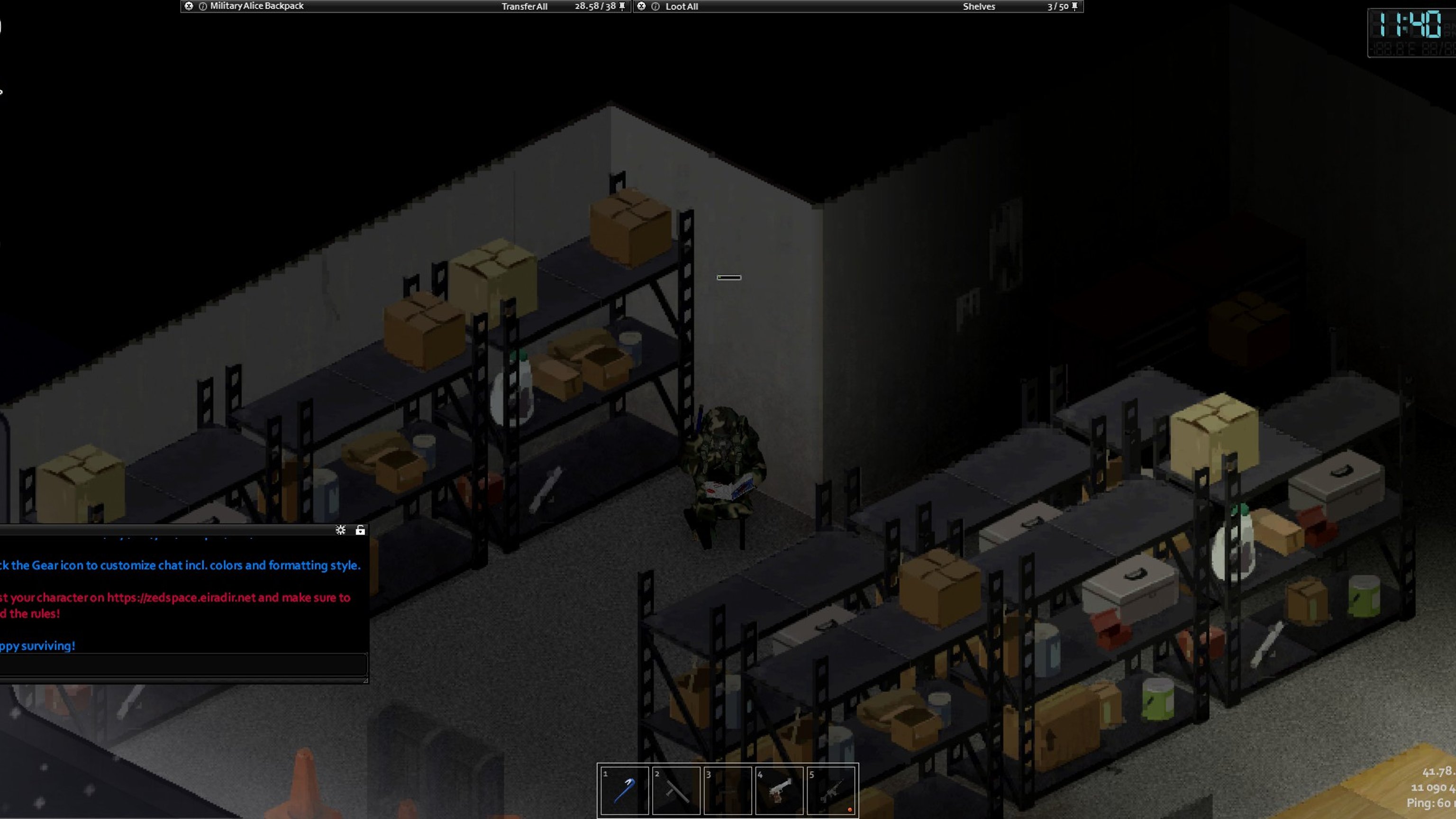
Task: Focus the chat text entry box
Action: point(183,664)
